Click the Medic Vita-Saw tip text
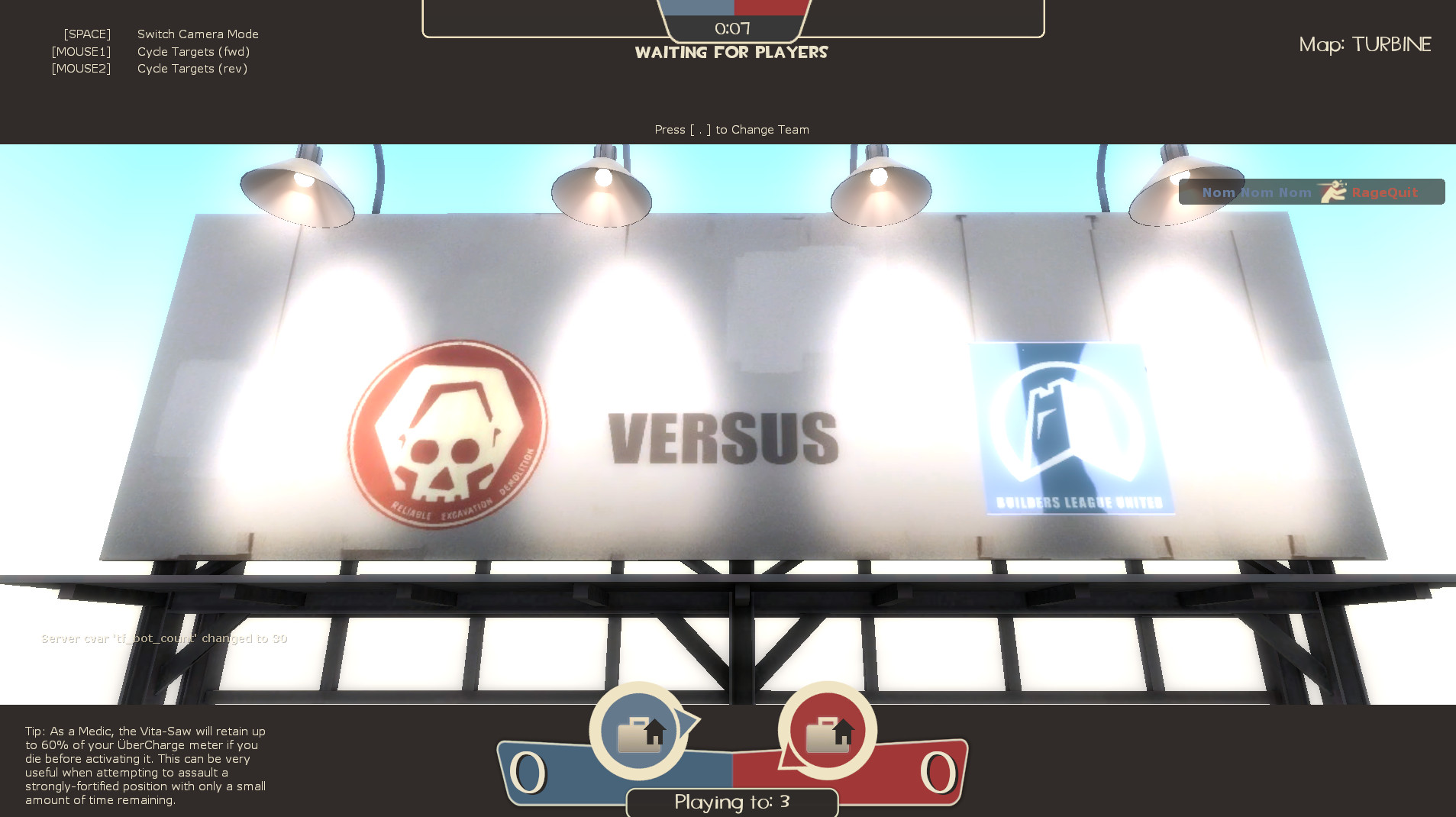The width and height of the screenshot is (1456, 817). (x=145, y=764)
